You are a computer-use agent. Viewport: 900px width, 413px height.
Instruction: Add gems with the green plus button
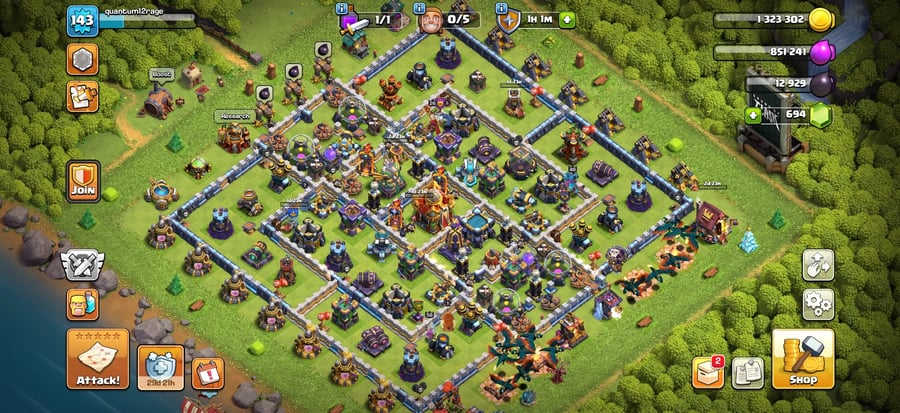click(754, 115)
